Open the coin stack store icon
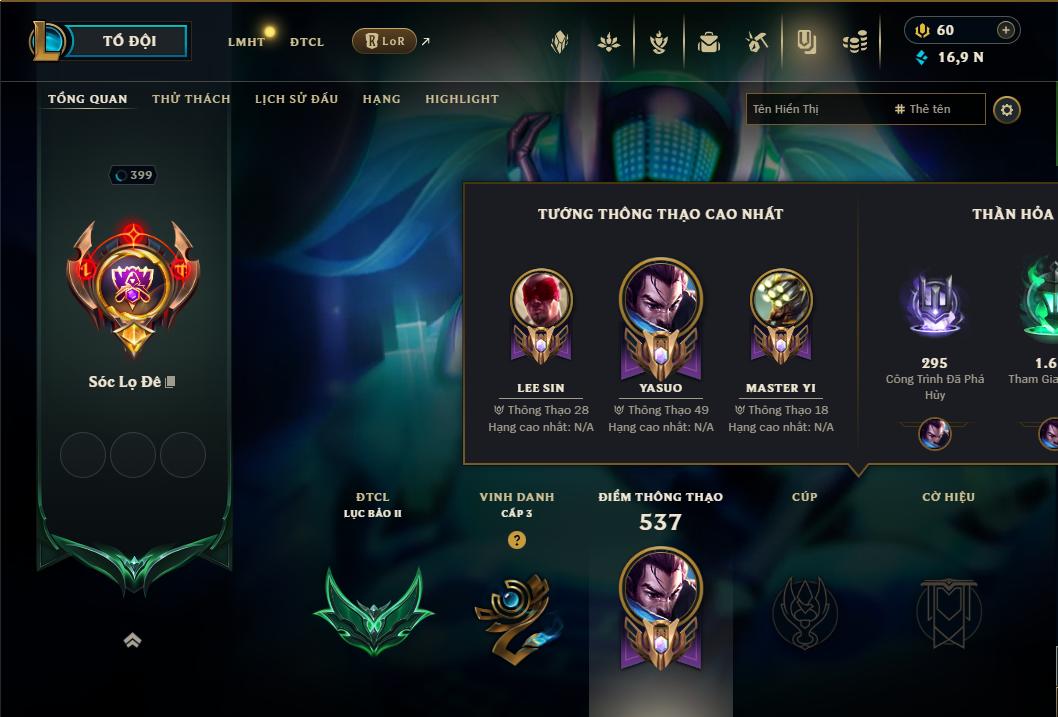This screenshot has width=1058, height=717. pos(854,42)
